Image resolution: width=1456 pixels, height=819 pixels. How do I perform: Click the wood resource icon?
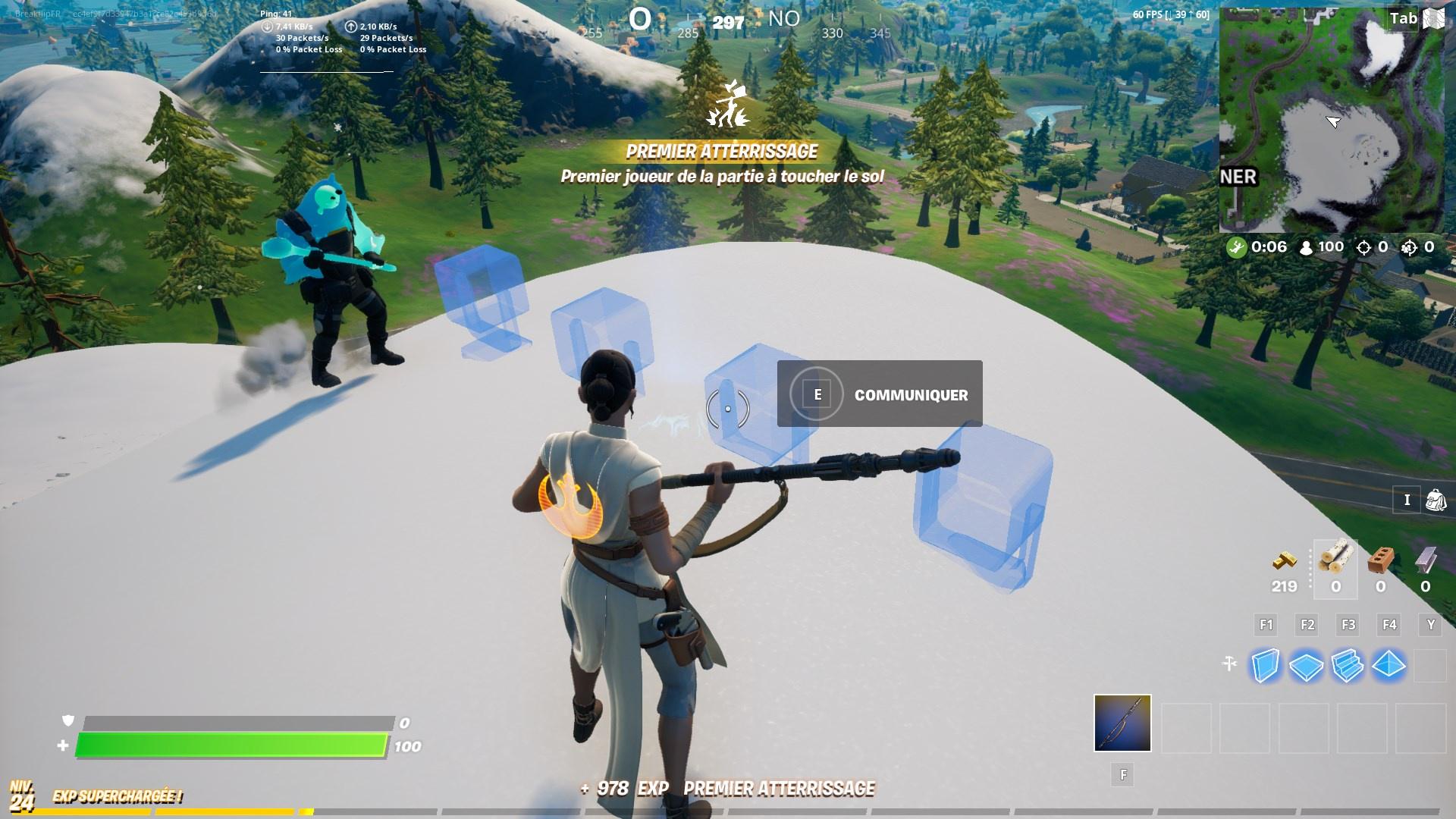pos(1336,561)
